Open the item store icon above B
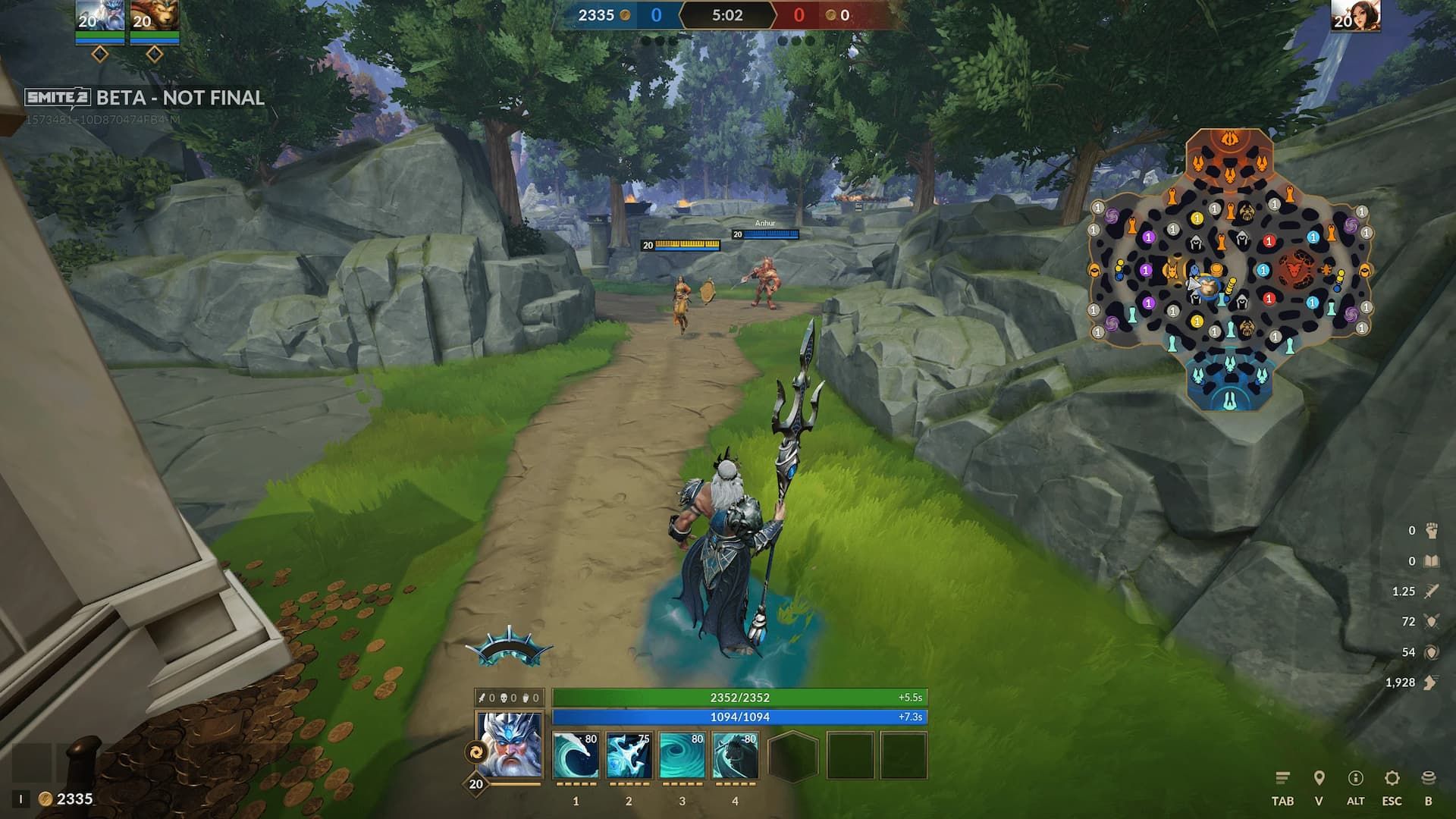Screen dimensions: 1456x819 pos(1429,778)
